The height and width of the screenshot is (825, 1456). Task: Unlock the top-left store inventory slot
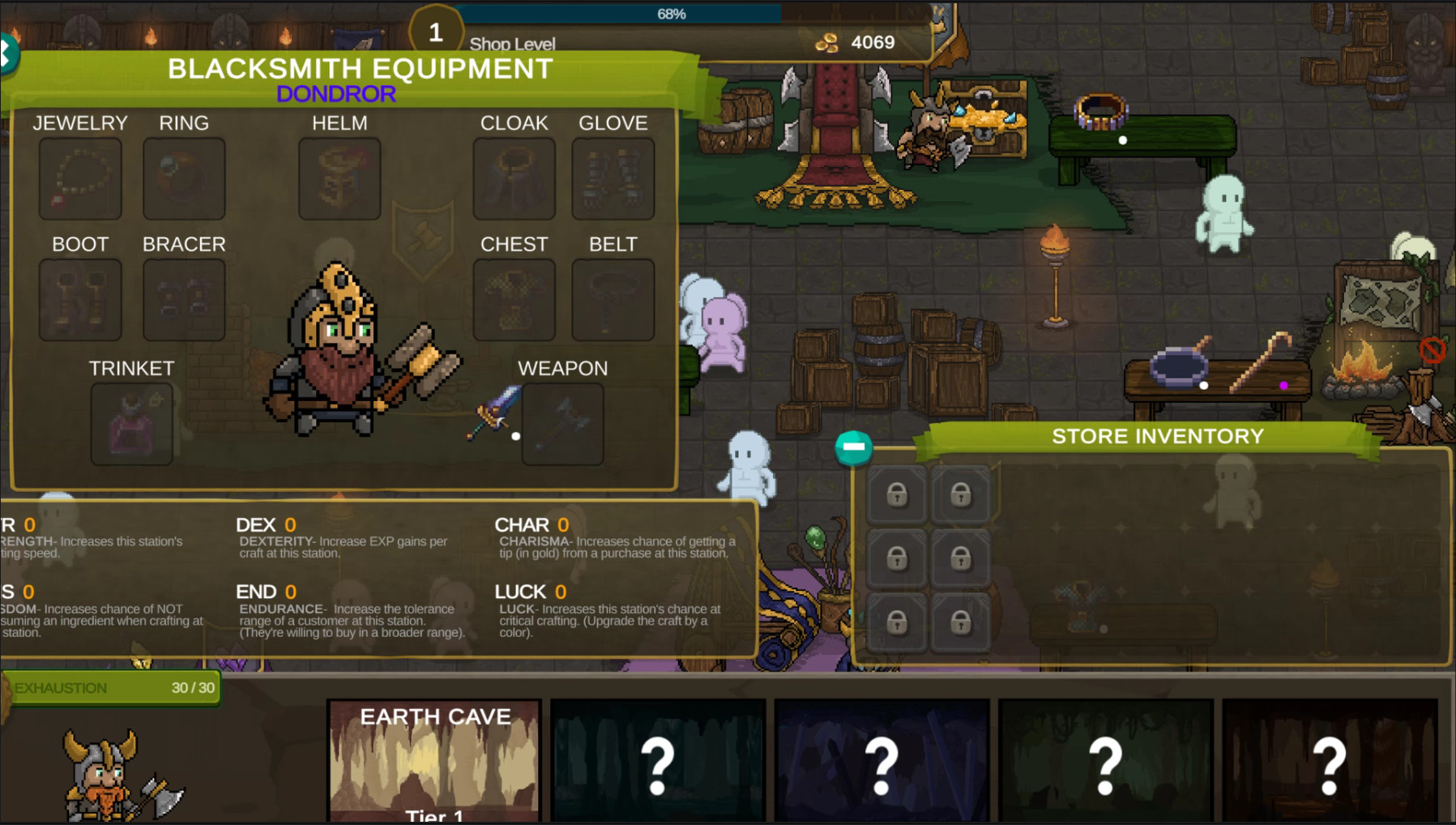[x=899, y=494]
